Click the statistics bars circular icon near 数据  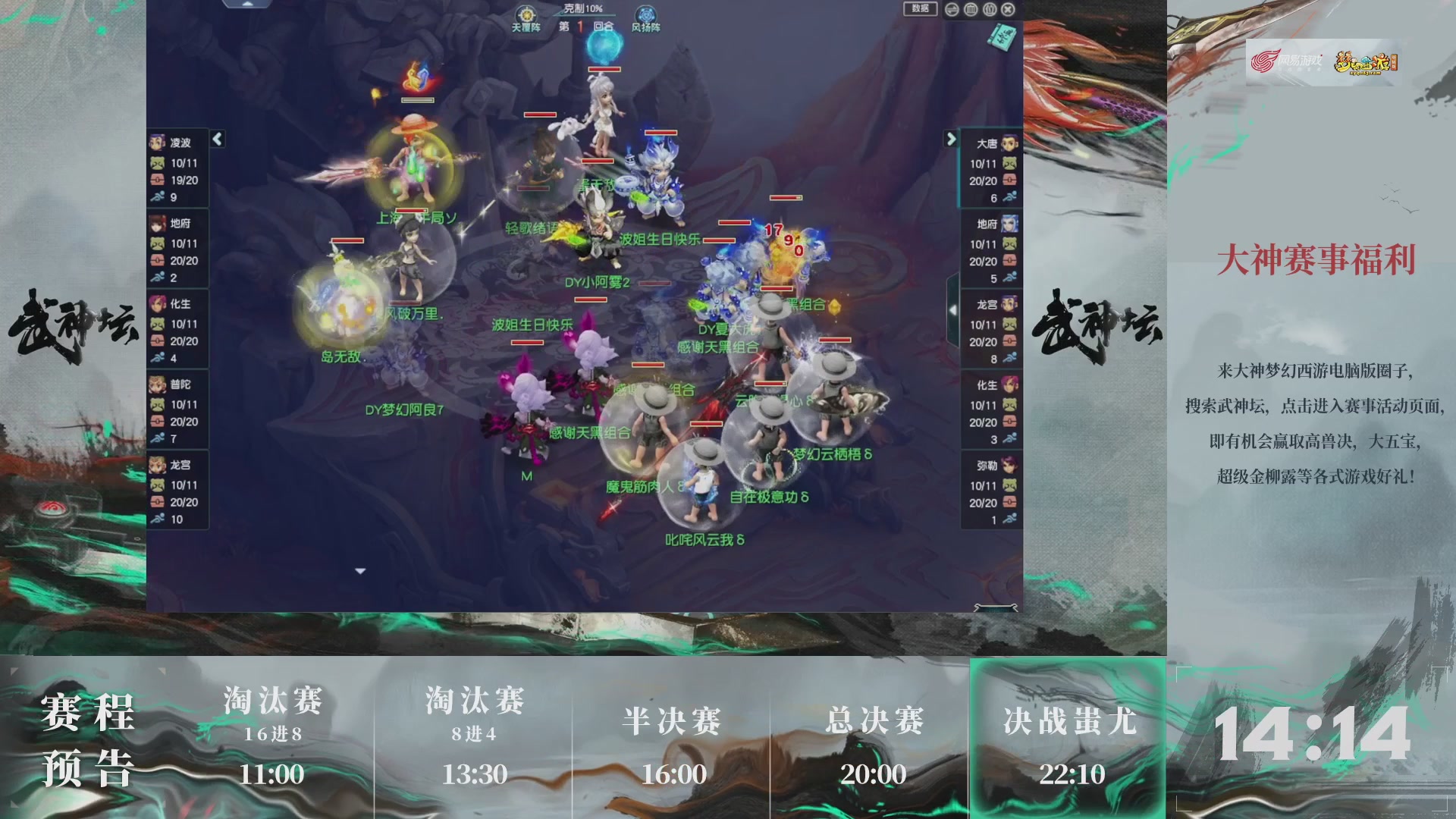(x=970, y=10)
